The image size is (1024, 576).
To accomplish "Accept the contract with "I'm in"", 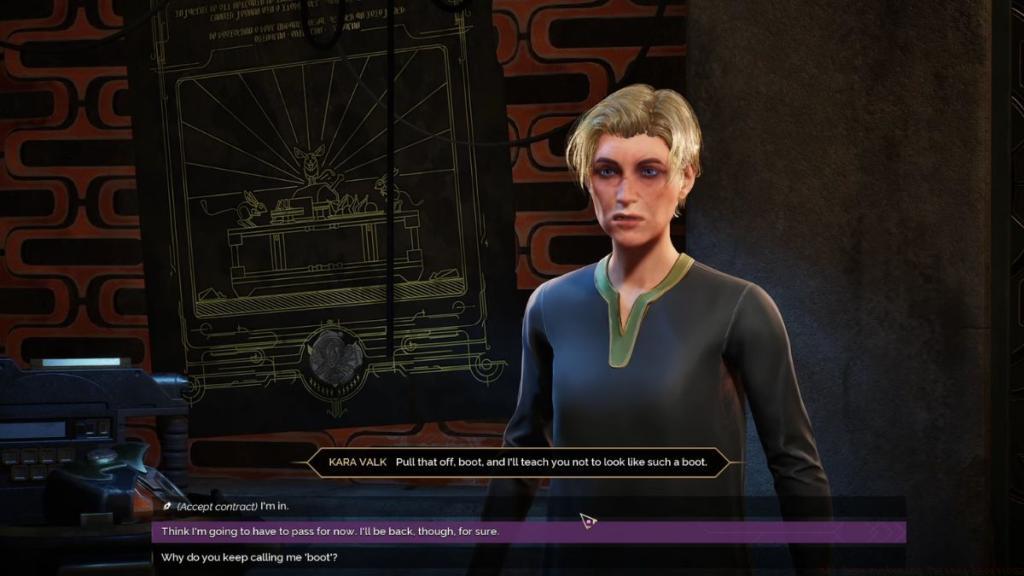I will tap(232, 507).
